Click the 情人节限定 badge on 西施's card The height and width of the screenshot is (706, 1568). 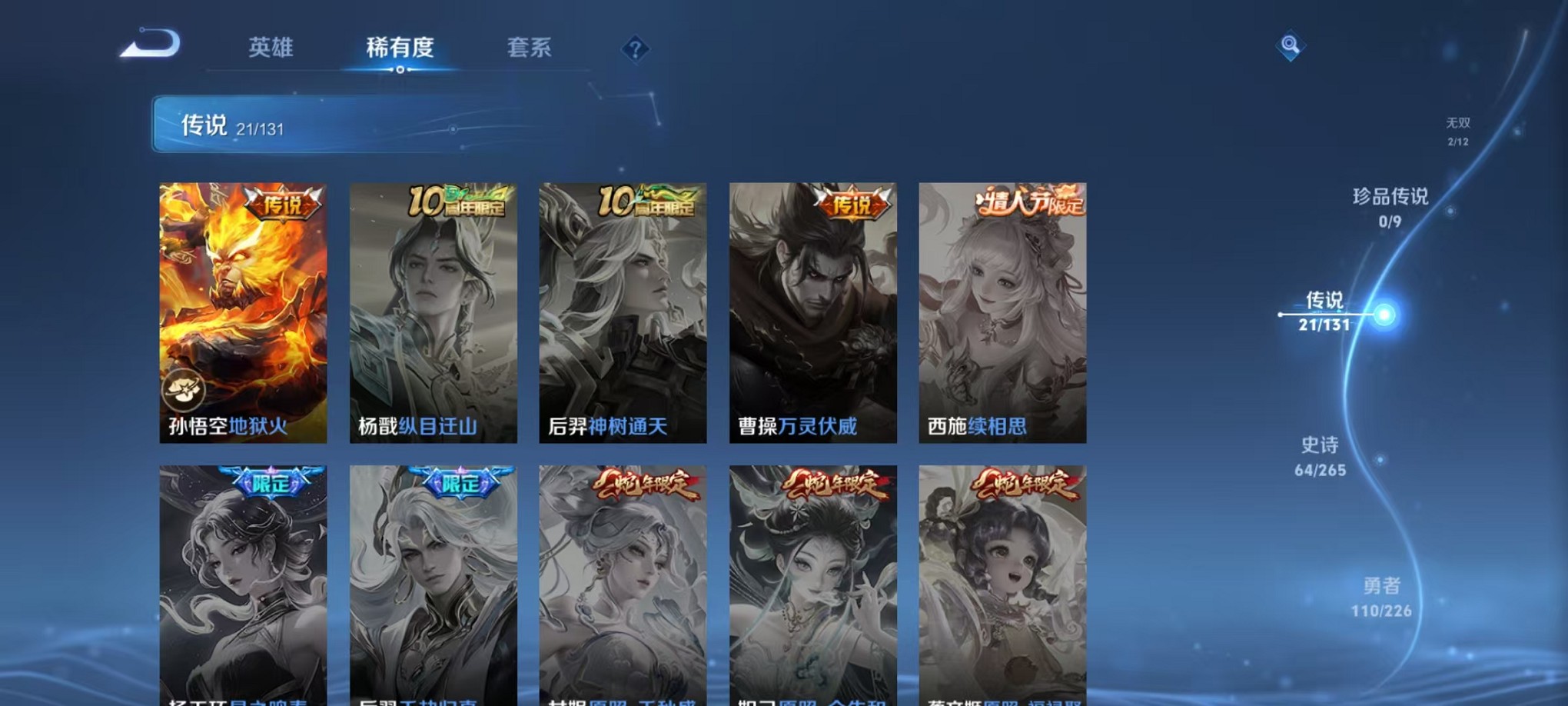(x=1030, y=201)
